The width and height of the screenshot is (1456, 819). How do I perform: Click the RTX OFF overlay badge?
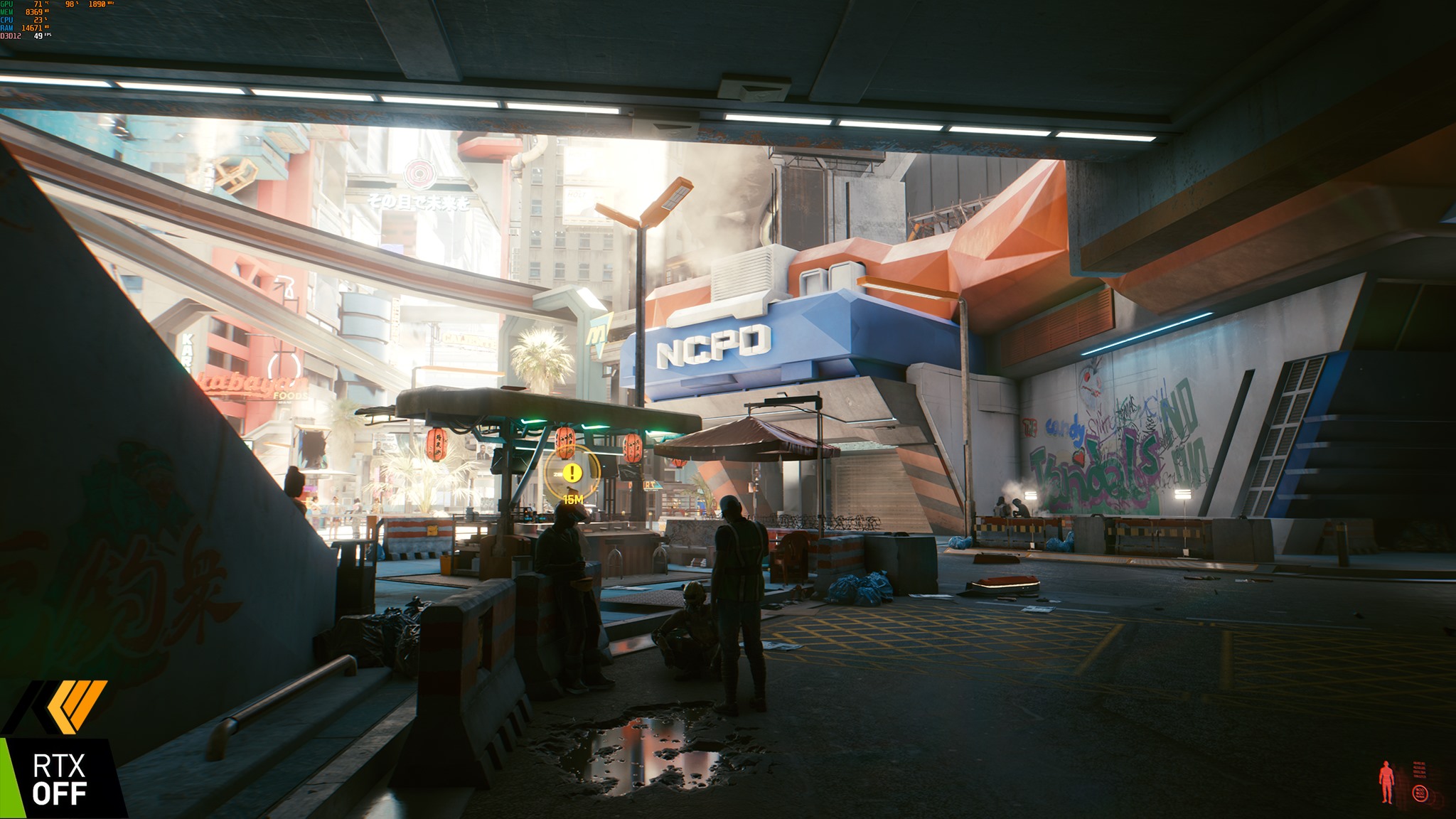tap(60, 779)
